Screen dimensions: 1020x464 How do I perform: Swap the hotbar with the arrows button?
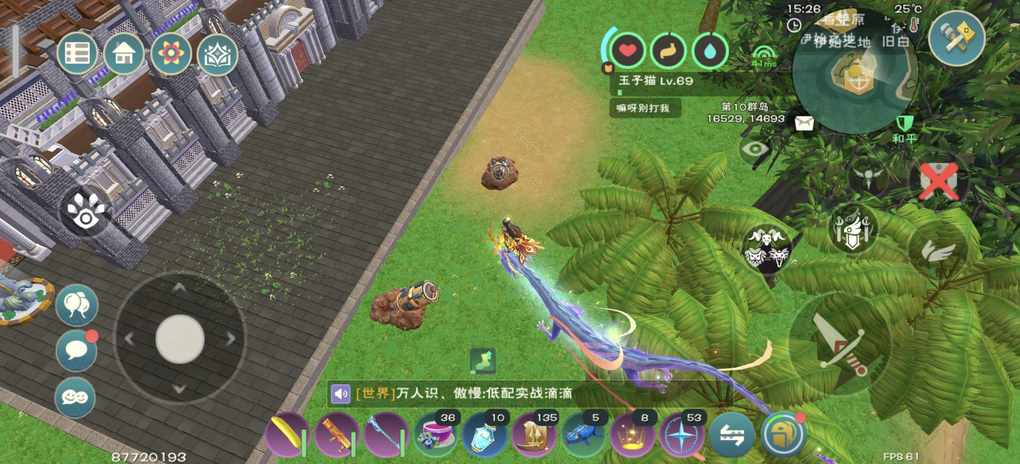[731, 434]
